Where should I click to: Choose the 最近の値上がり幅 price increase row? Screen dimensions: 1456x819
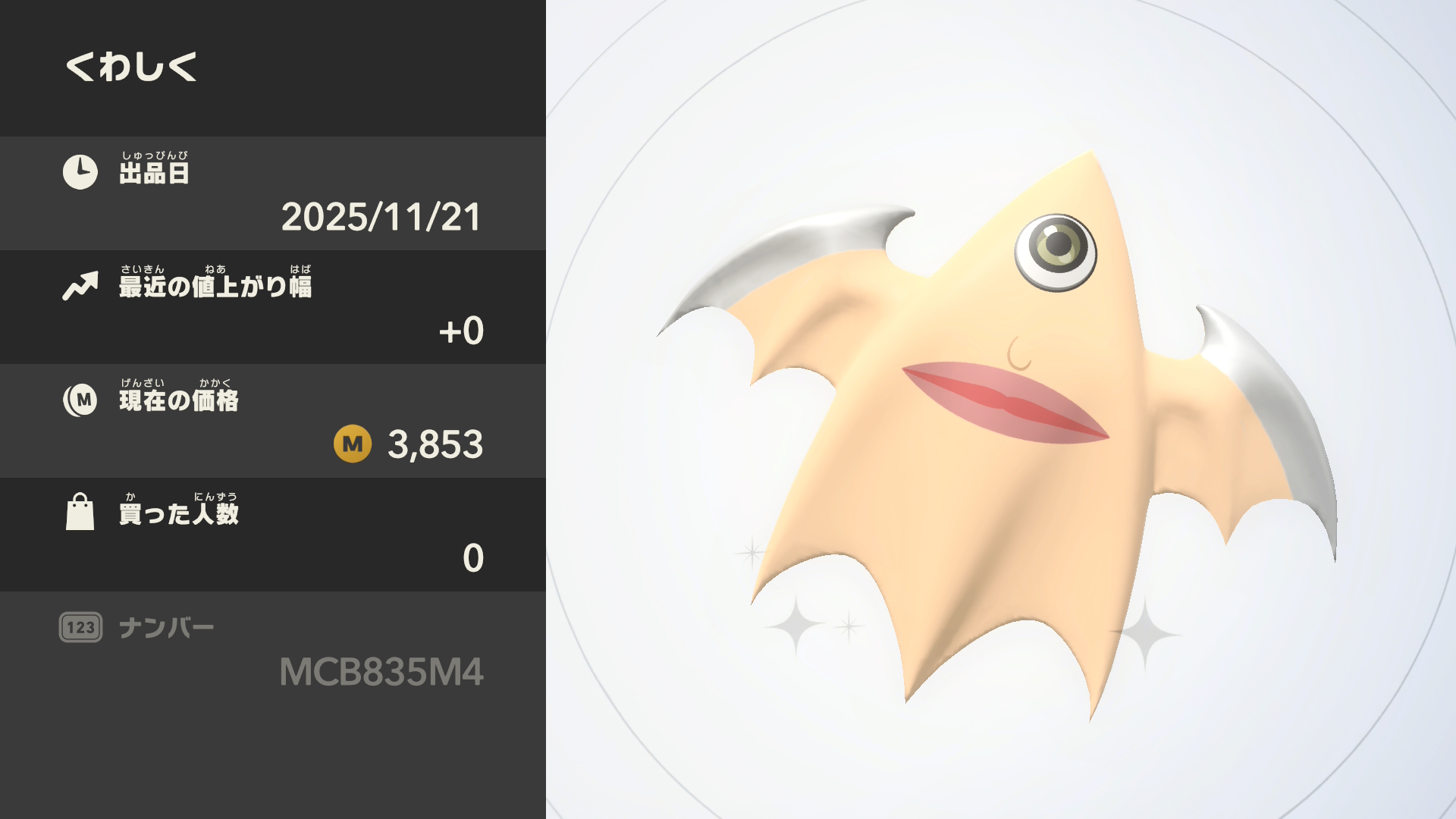(273, 307)
